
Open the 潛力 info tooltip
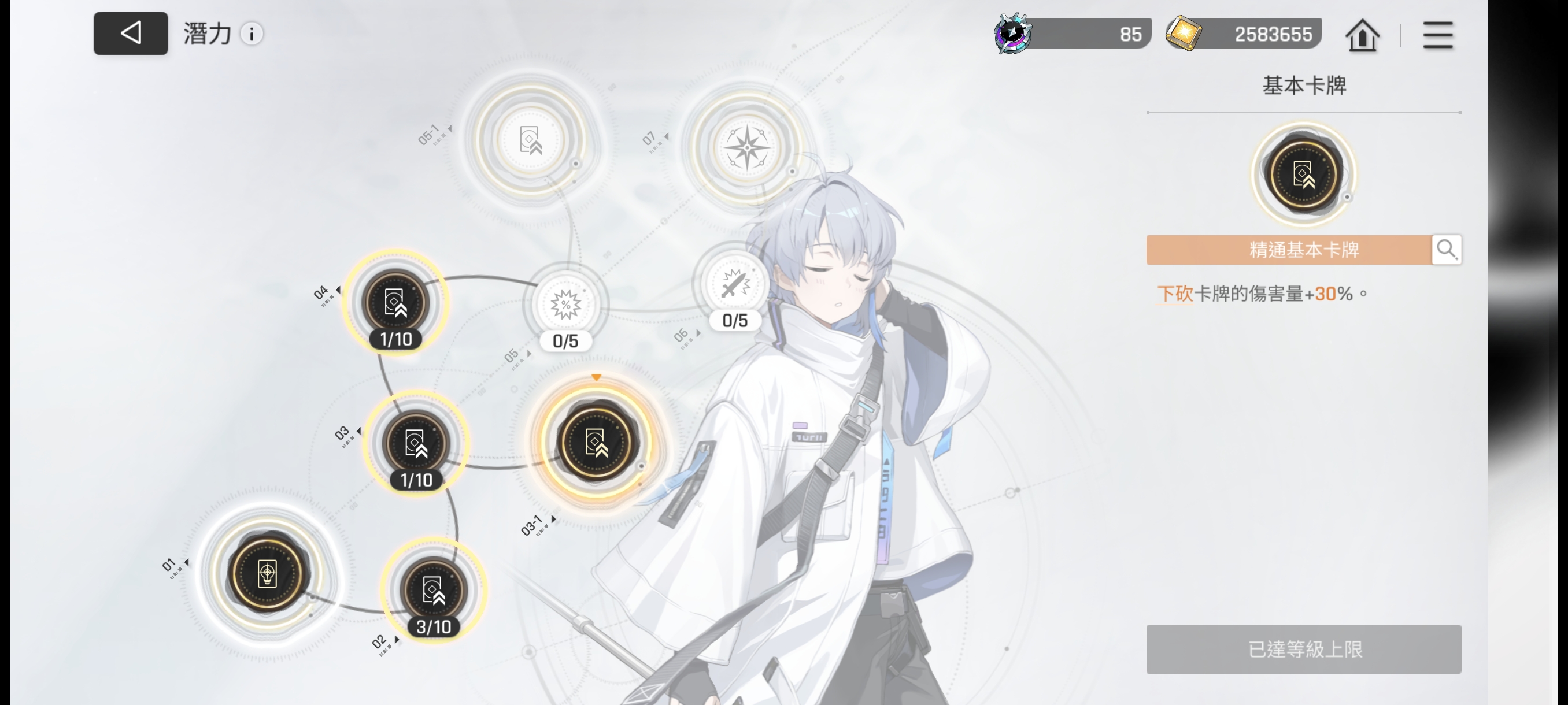coord(252,34)
